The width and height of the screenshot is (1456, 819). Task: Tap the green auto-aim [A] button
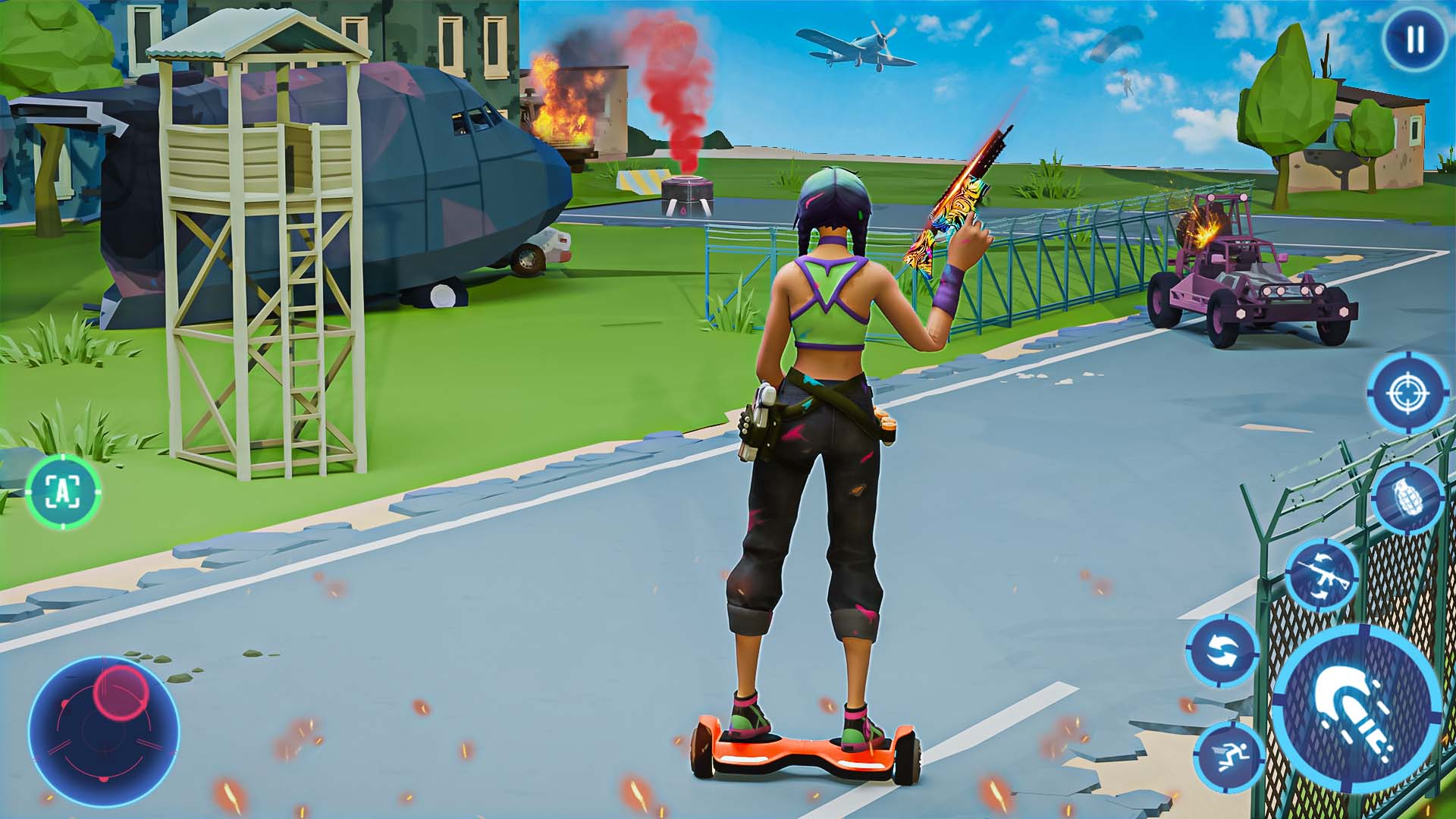tap(64, 493)
